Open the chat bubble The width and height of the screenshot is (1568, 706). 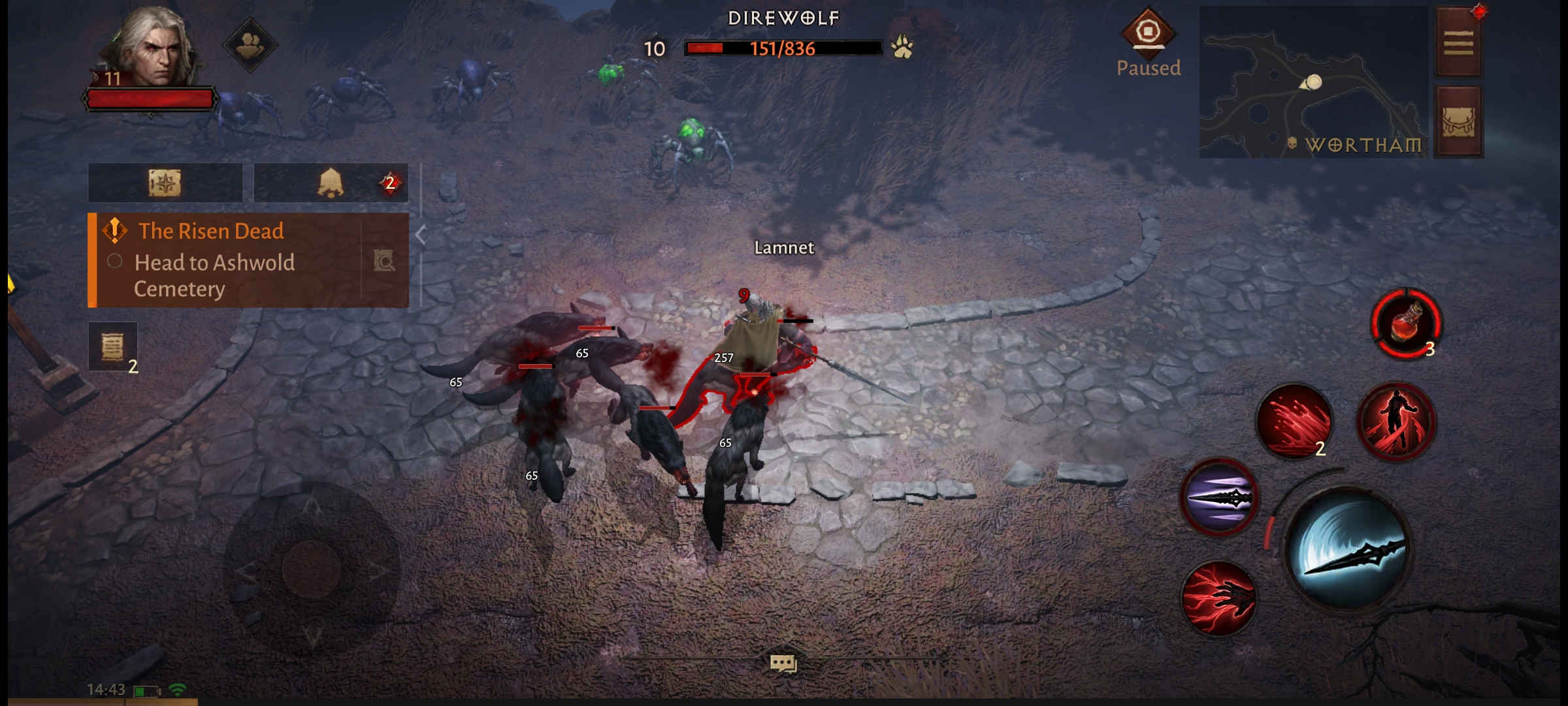click(783, 664)
